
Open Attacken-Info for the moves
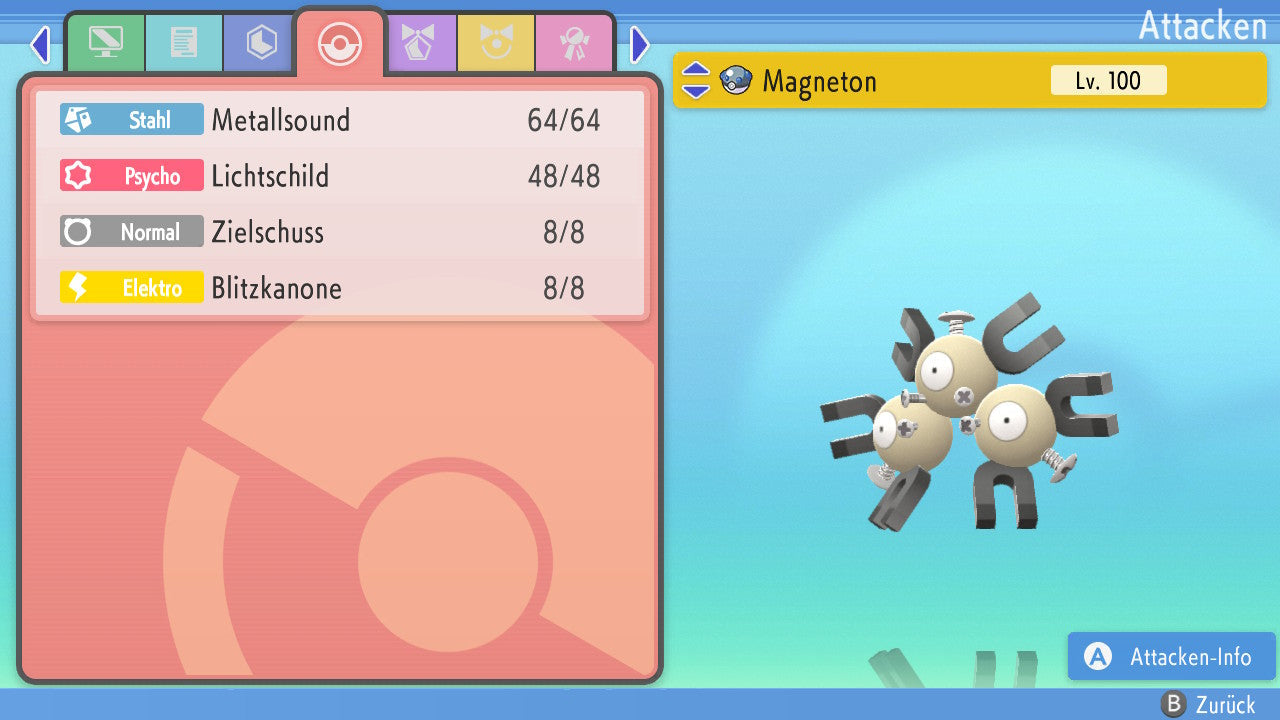click(1171, 657)
